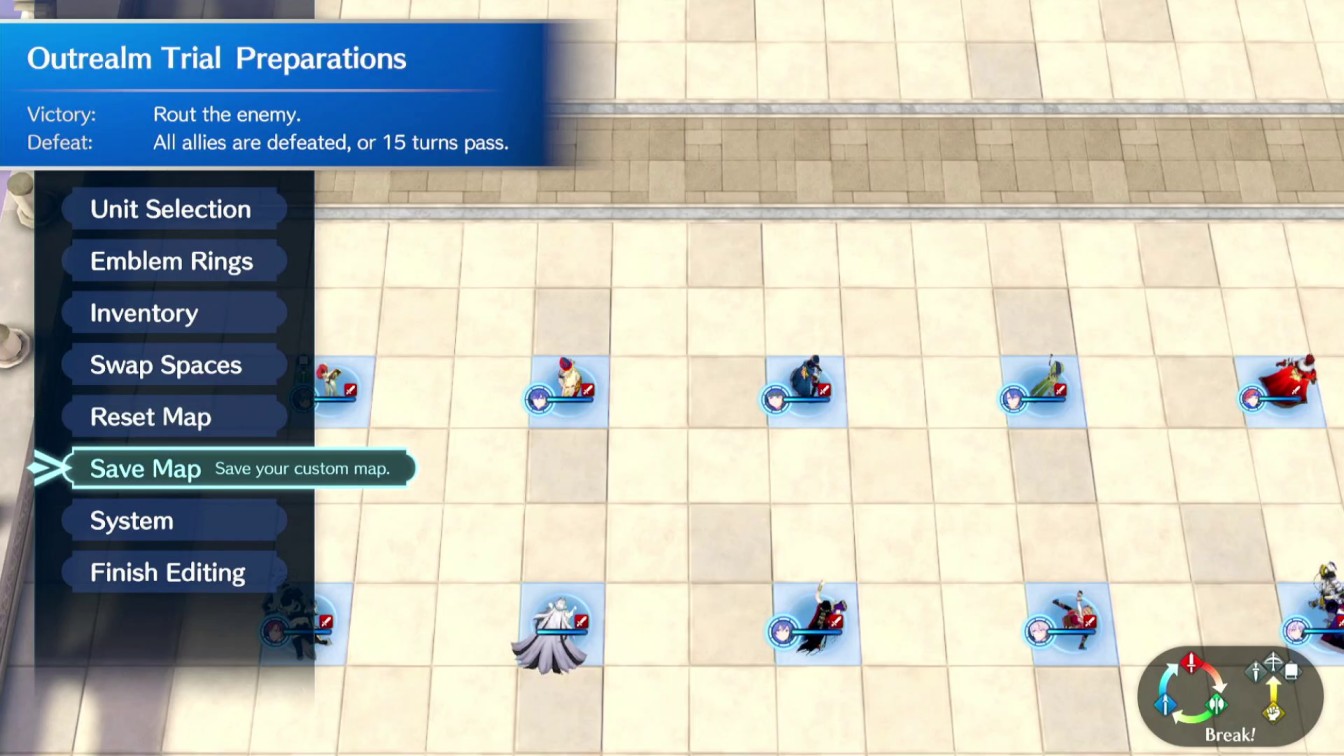Click the HP bar of the white-robed enemy
Screen dimensions: 1344x756
coord(562,632)
